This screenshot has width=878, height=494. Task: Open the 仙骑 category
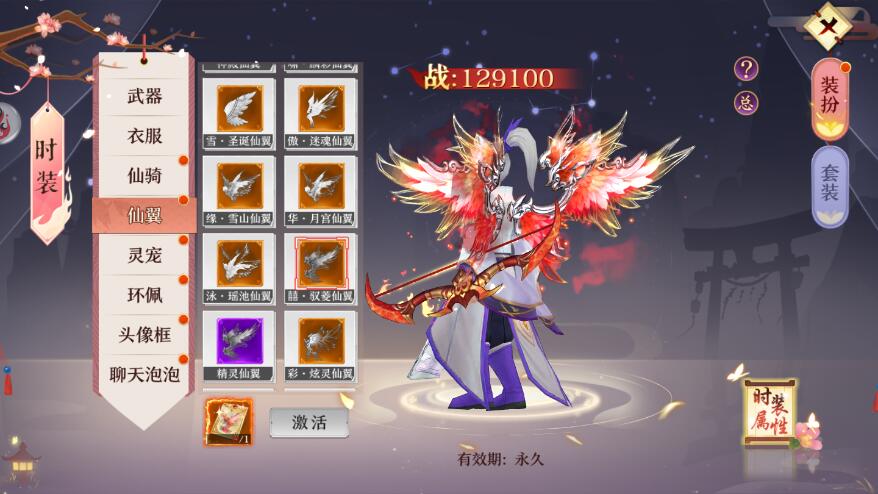144,175
